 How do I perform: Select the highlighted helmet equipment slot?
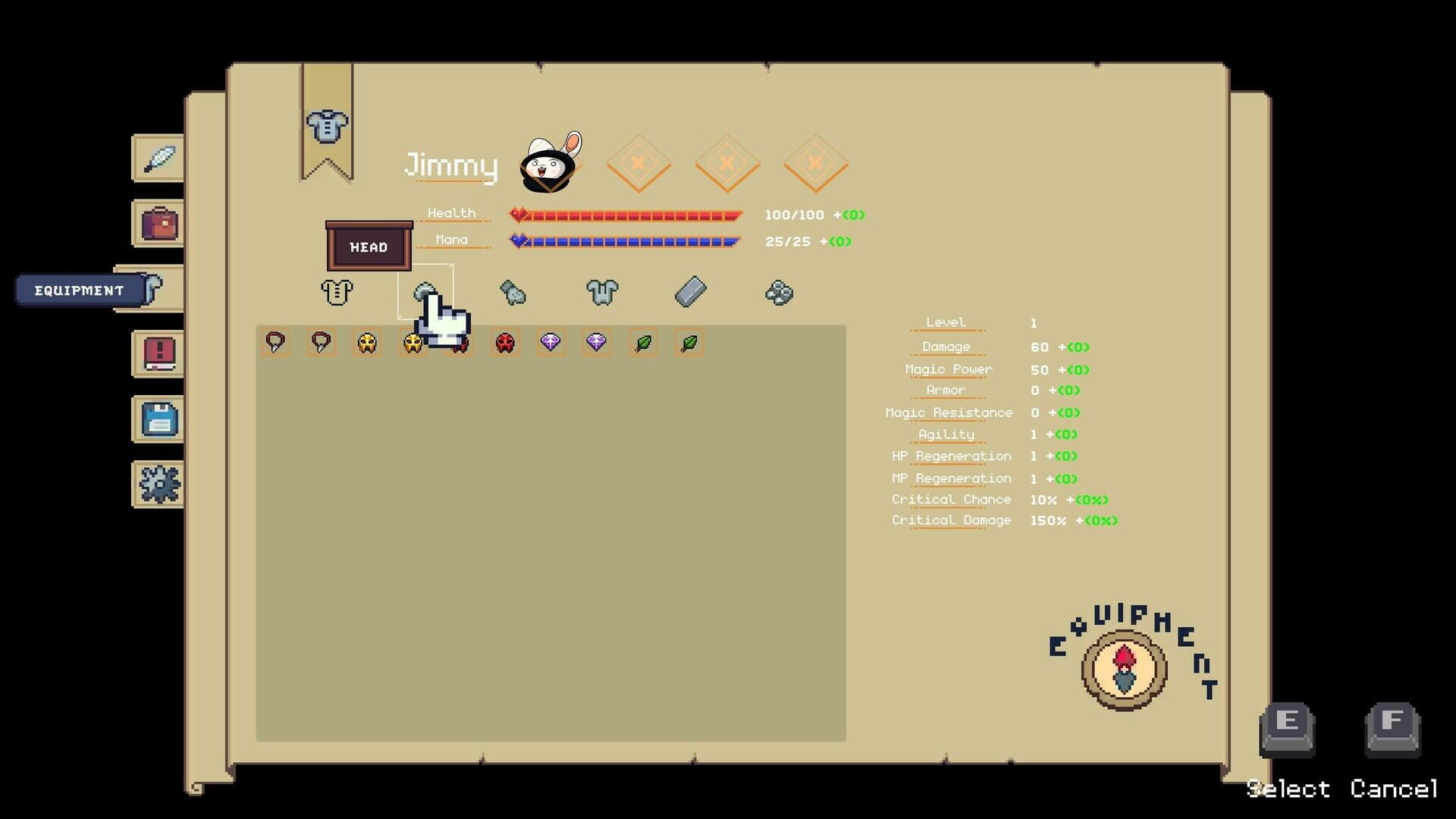(426, 290)
